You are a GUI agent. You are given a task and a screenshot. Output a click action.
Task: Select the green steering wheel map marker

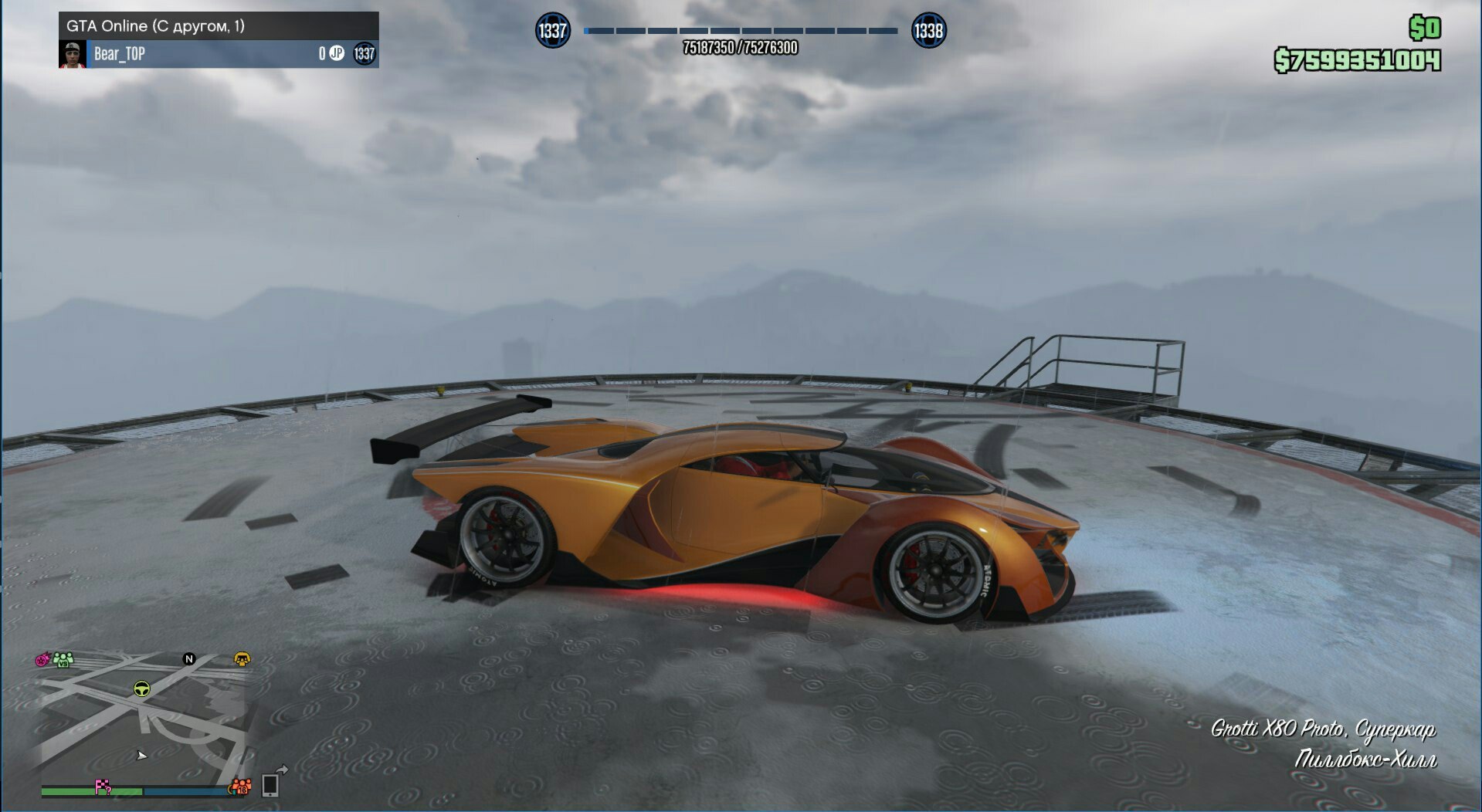[141, 689]
